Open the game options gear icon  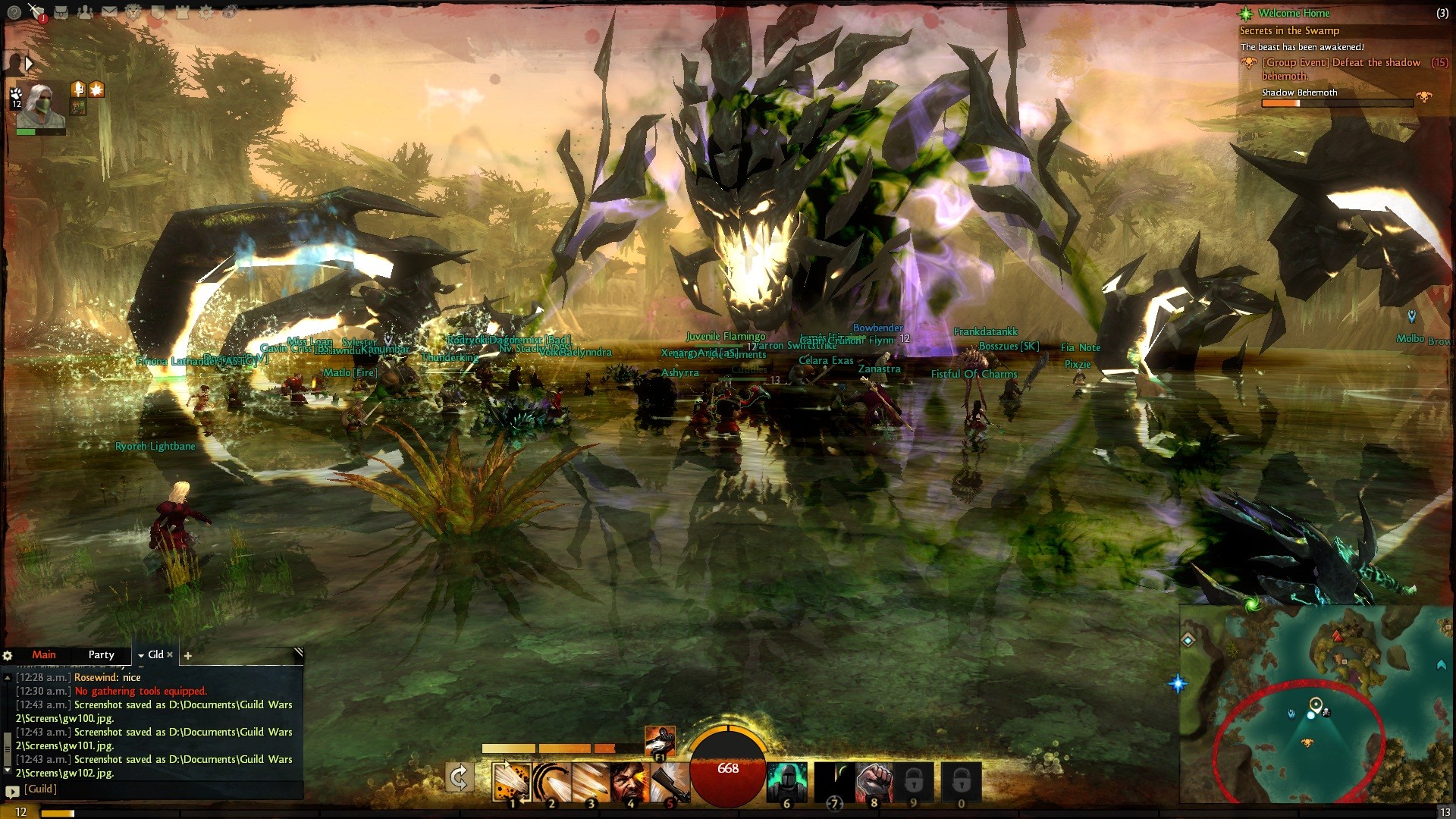pos(205,12)
